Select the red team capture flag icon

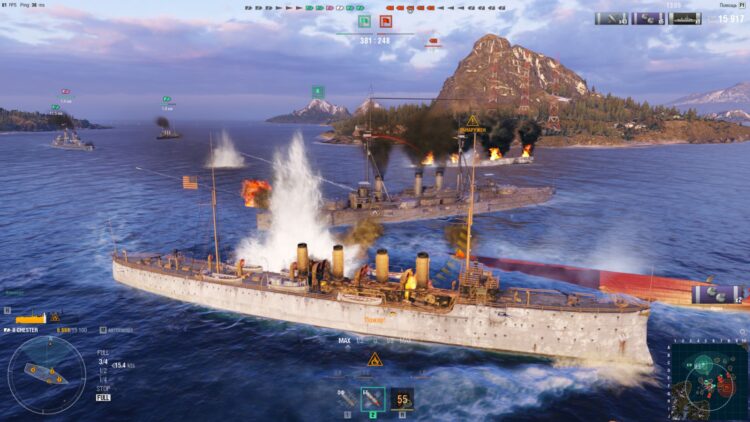coord(386,21)
